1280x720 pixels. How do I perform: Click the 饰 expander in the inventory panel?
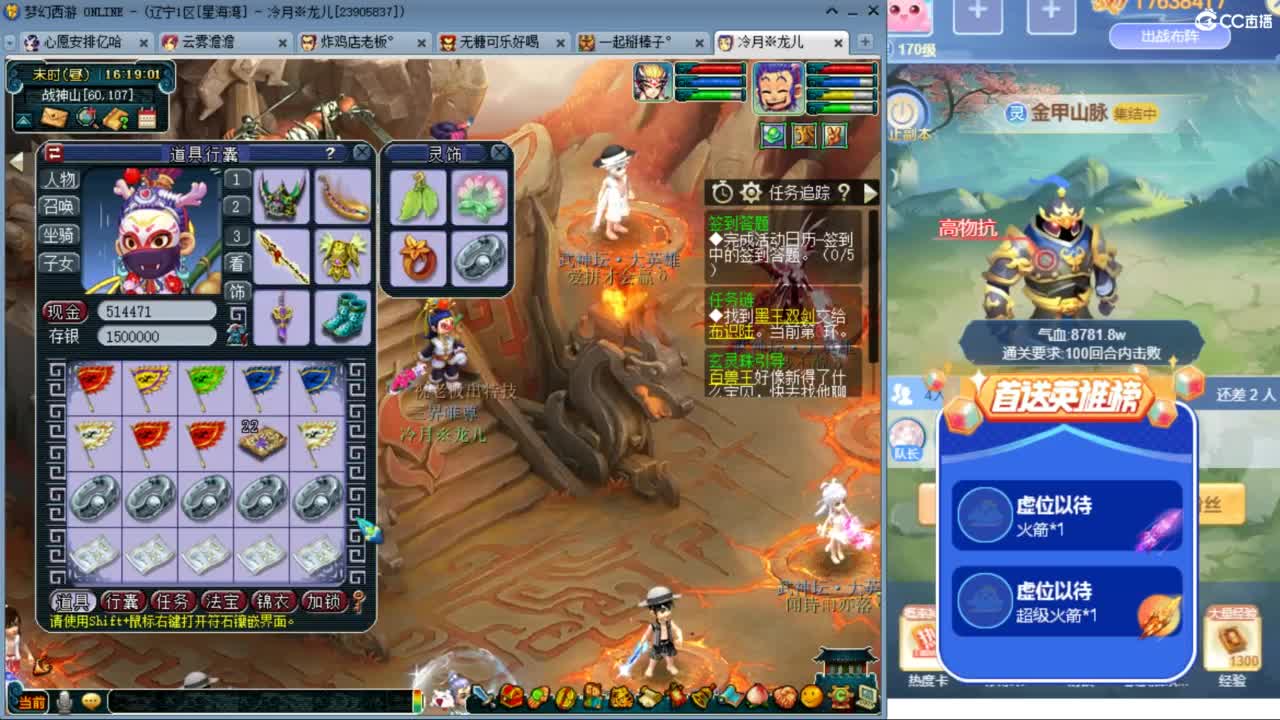(236, 293)
